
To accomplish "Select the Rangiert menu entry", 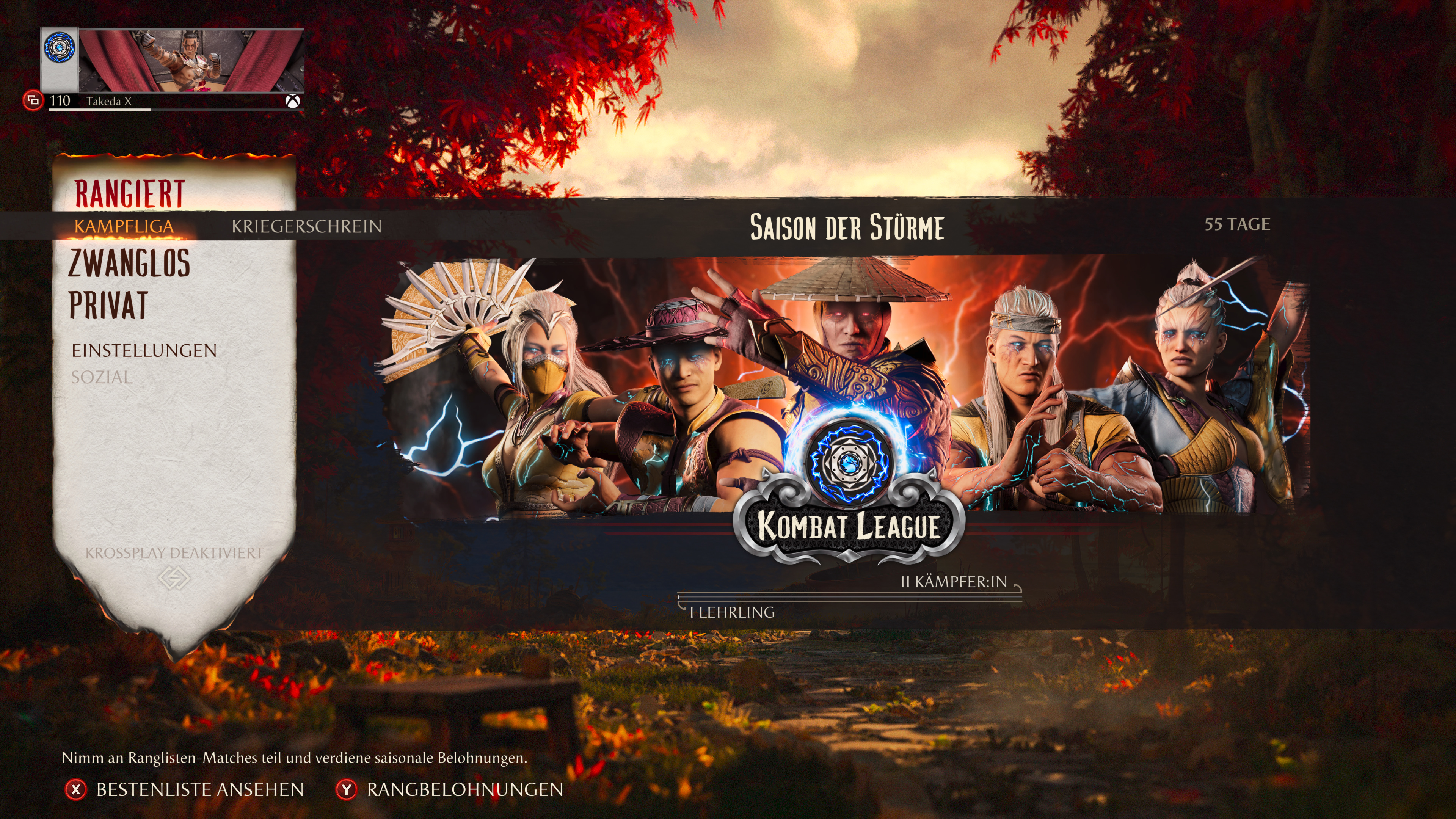I will tap(129, 194).
